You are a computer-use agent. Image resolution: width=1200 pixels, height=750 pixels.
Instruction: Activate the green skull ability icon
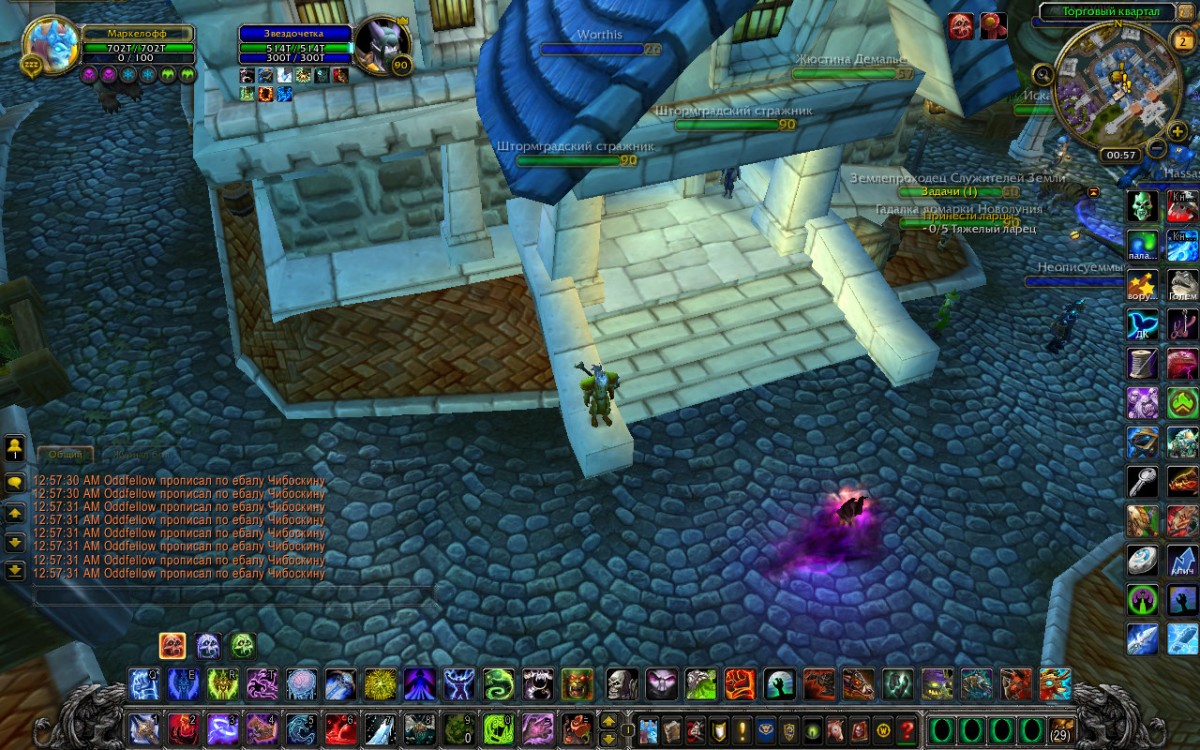click(x=1143, y=206)
